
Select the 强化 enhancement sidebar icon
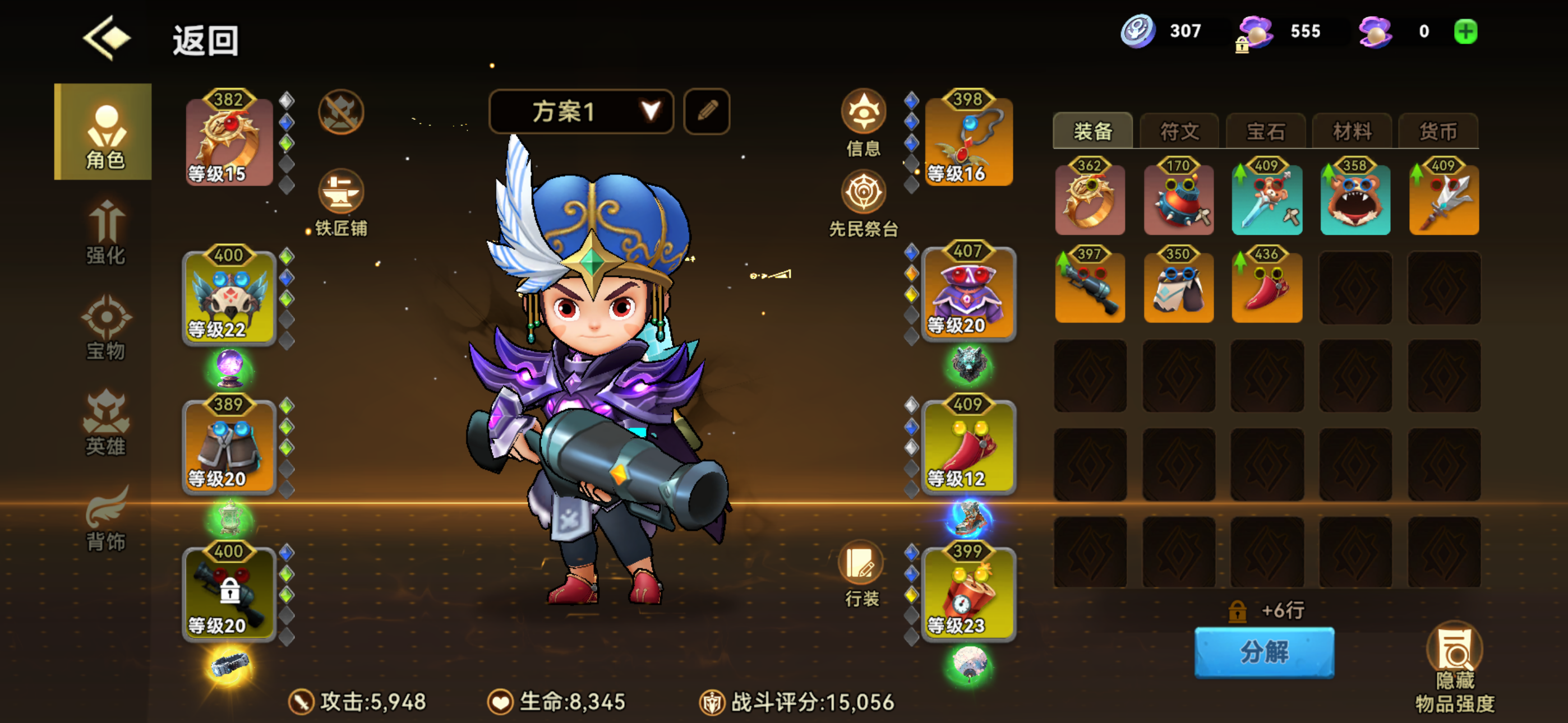105,233
